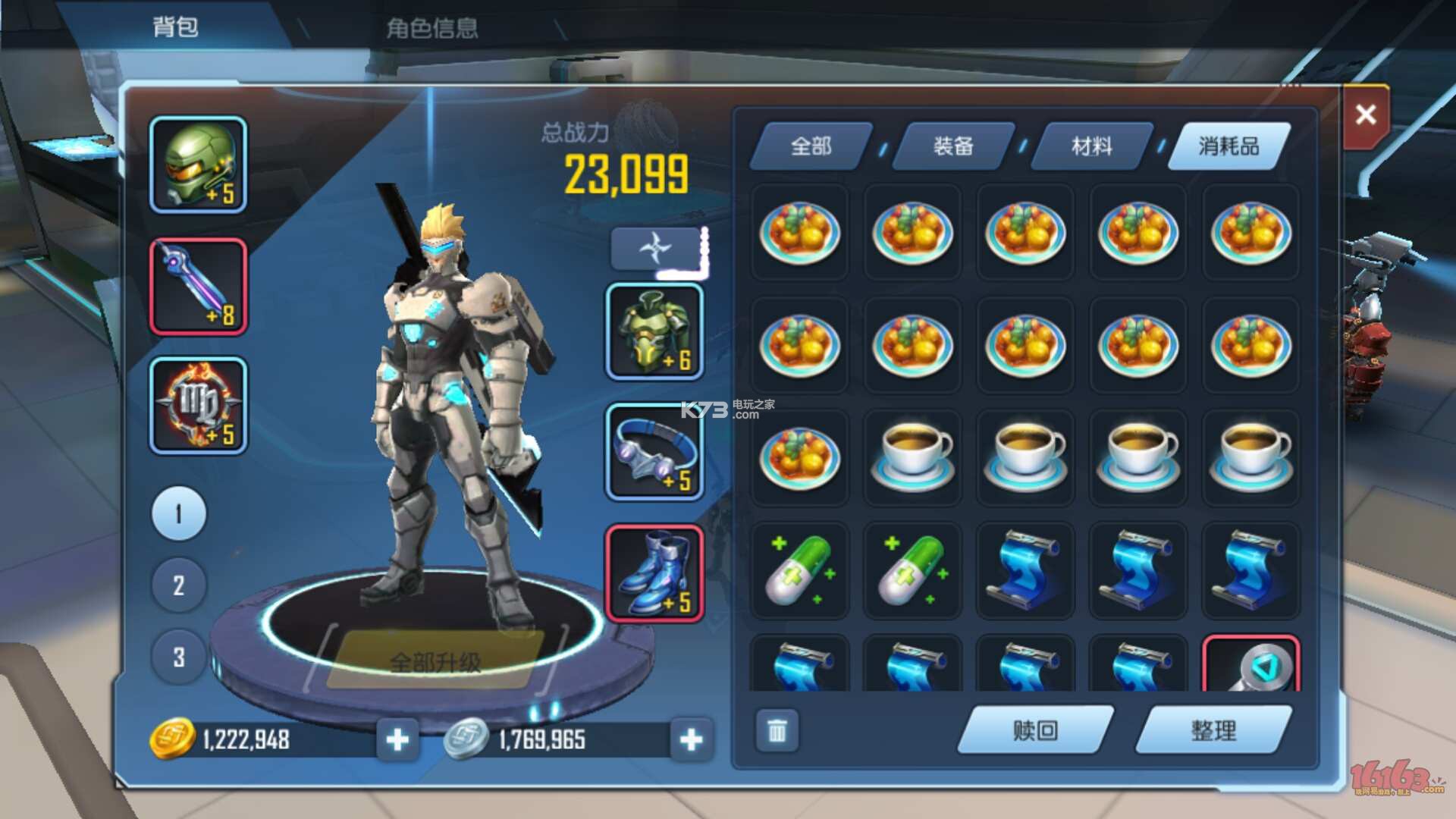
Task: Select the 全部 inventory filter
Action: (811, 146)
